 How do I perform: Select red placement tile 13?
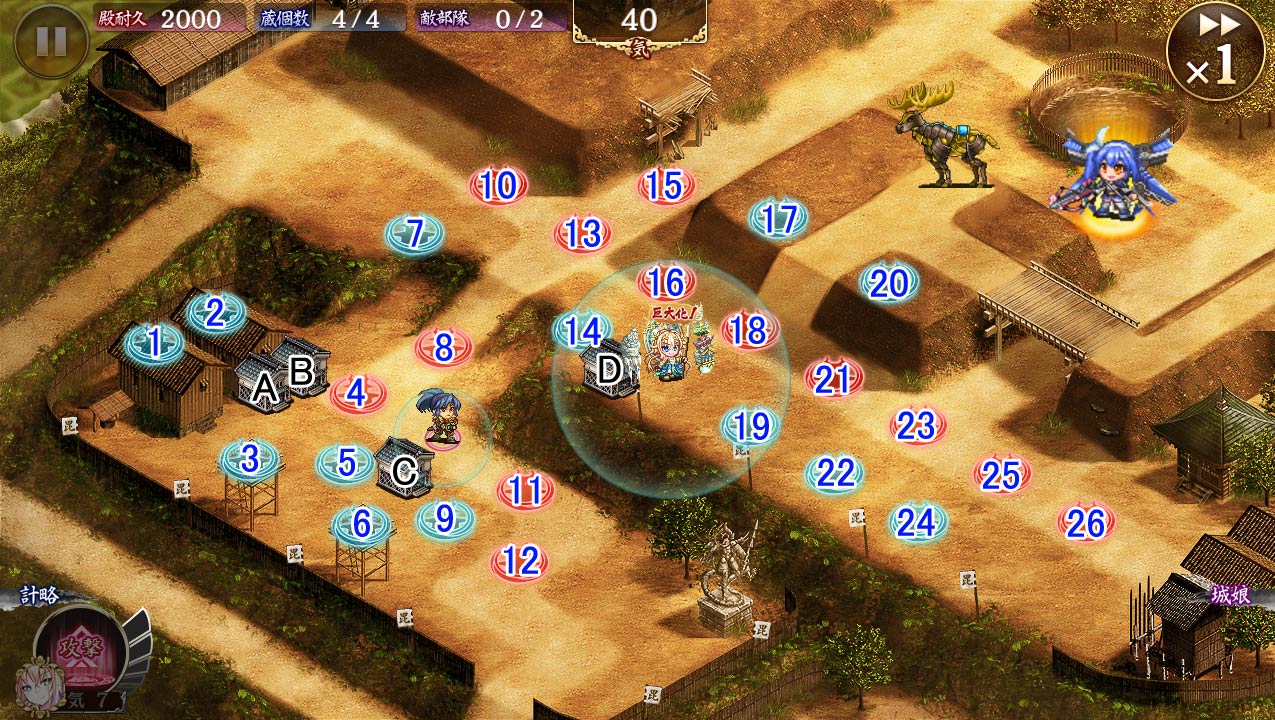coord(582,234)
